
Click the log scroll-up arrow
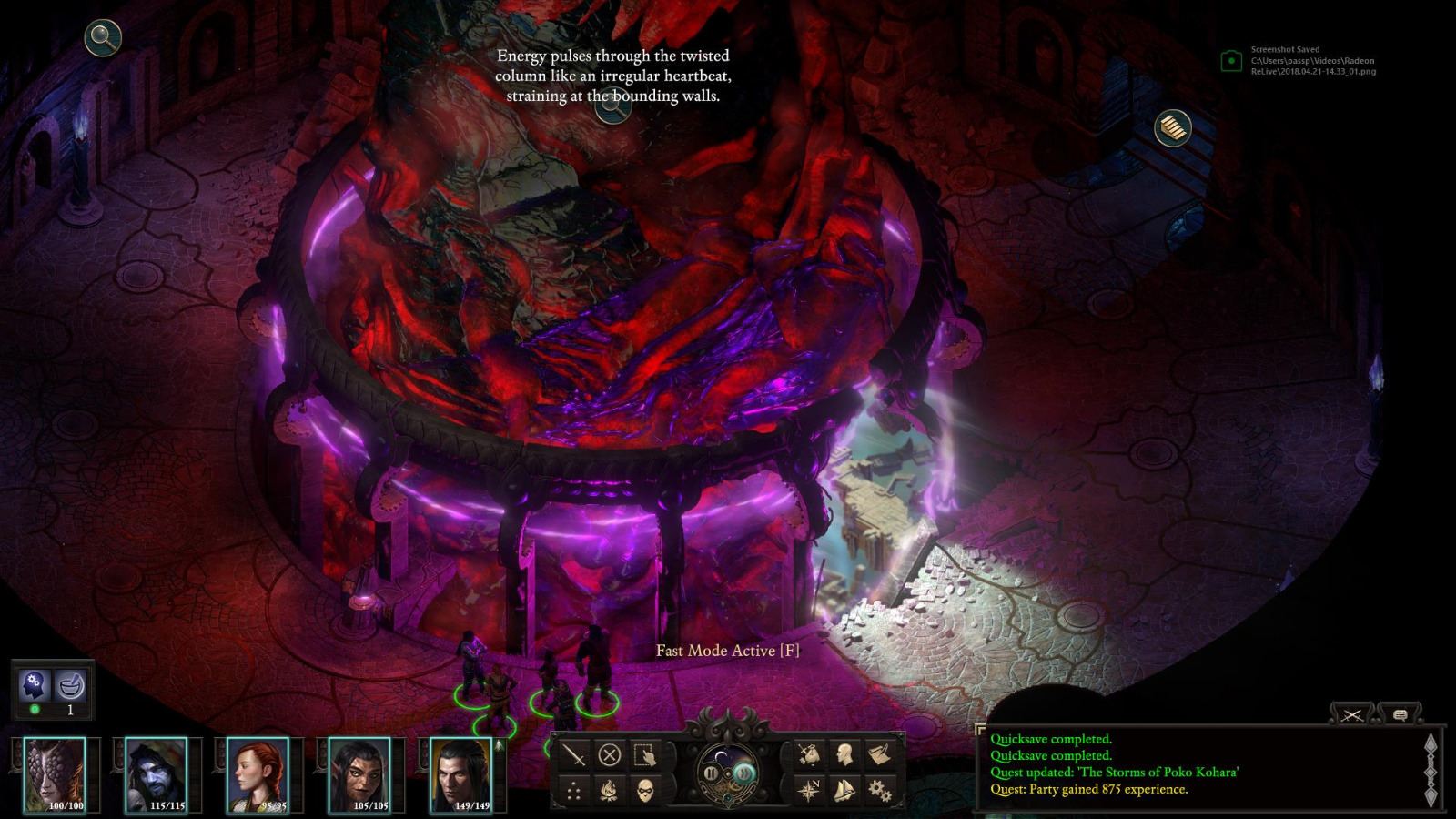1431,744
